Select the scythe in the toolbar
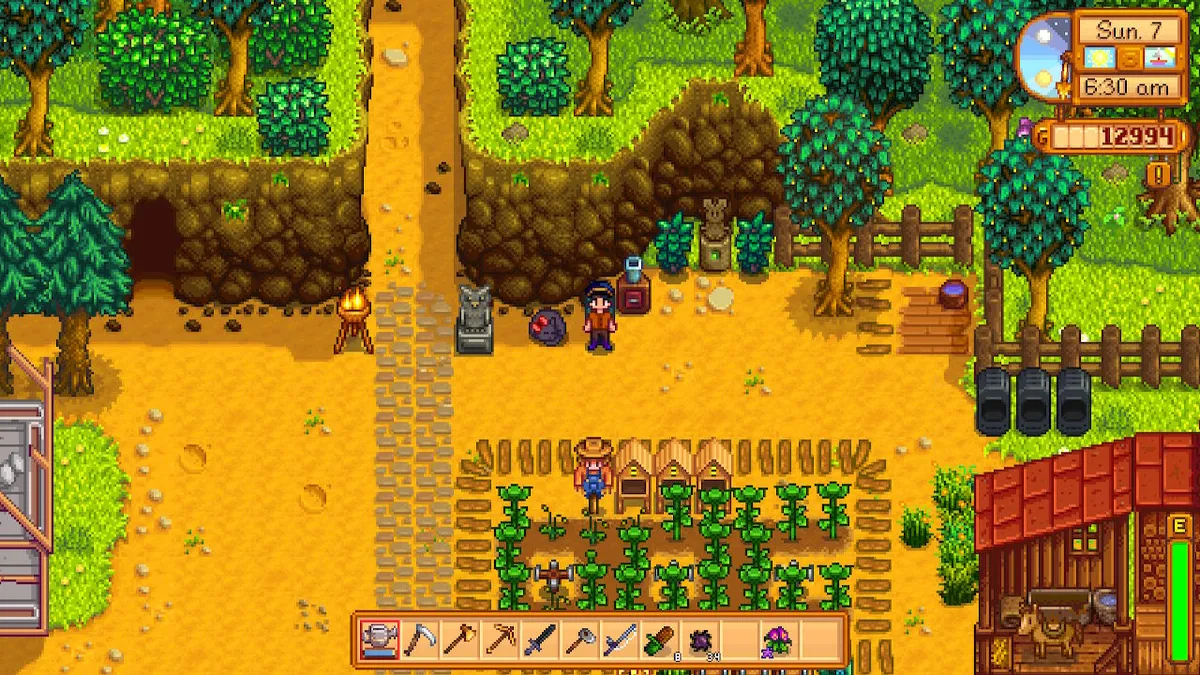This screenshot has height=675, width=1200. click(419, 639)
